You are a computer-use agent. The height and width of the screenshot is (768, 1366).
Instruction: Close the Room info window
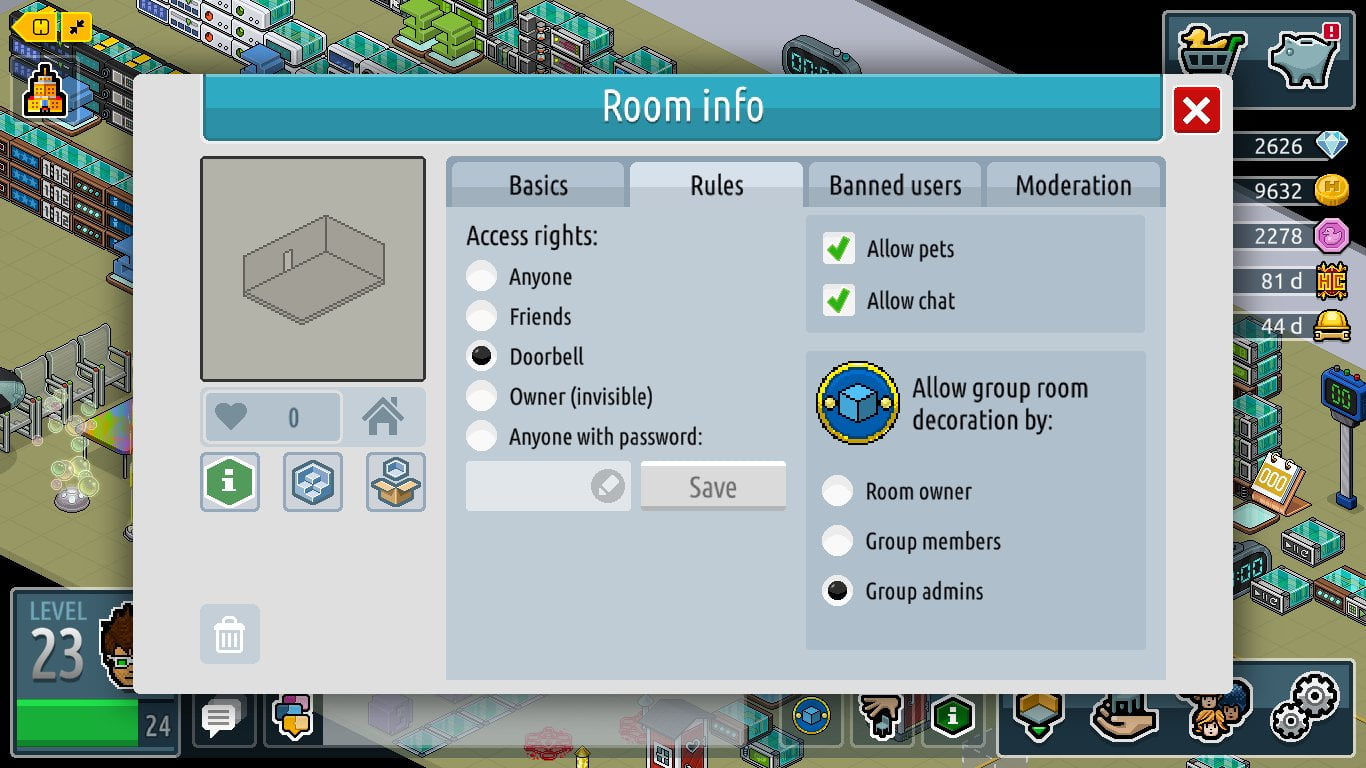[1196, 110]
